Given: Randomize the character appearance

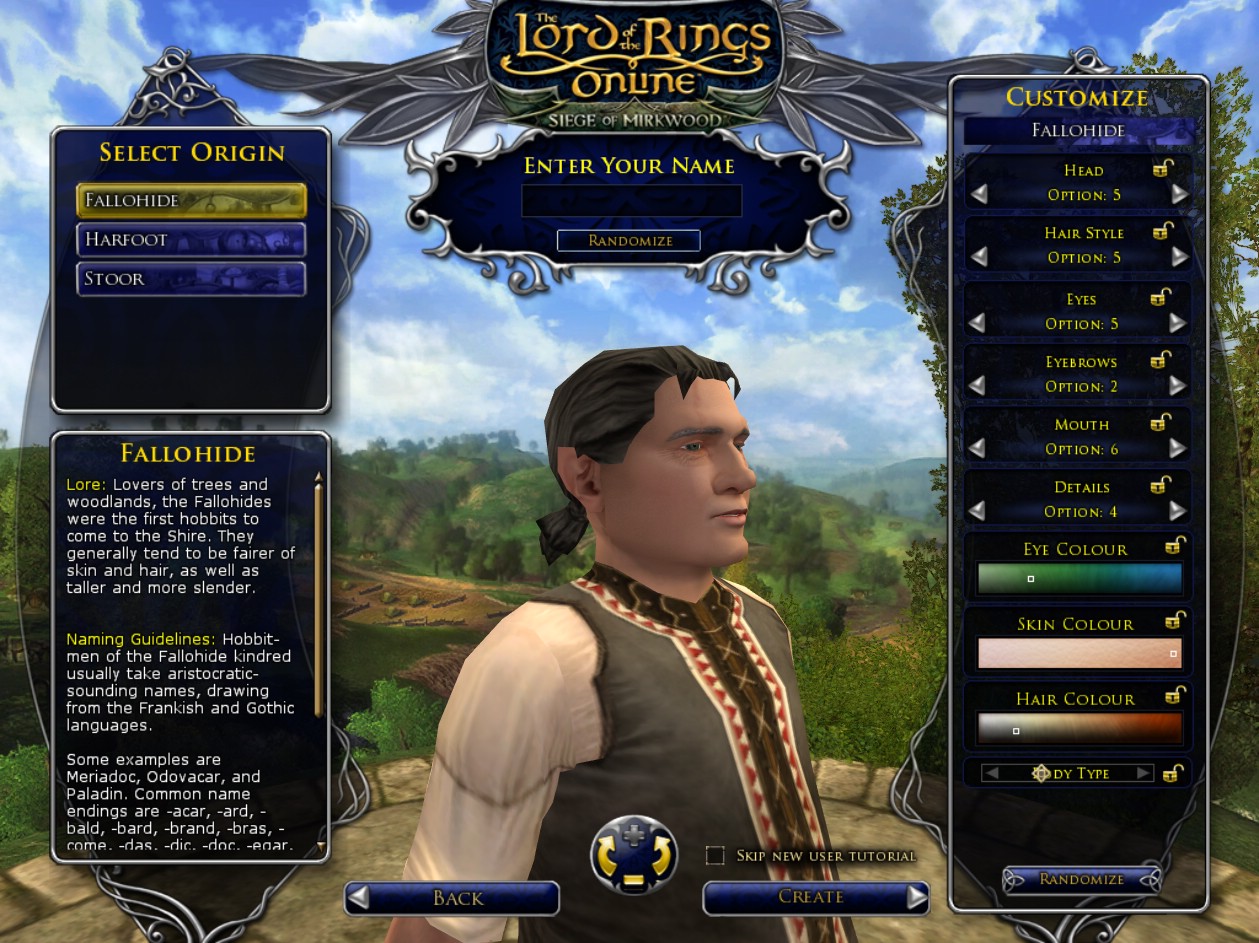Looking at the screenshot, I should click(x=1081, y=879).
